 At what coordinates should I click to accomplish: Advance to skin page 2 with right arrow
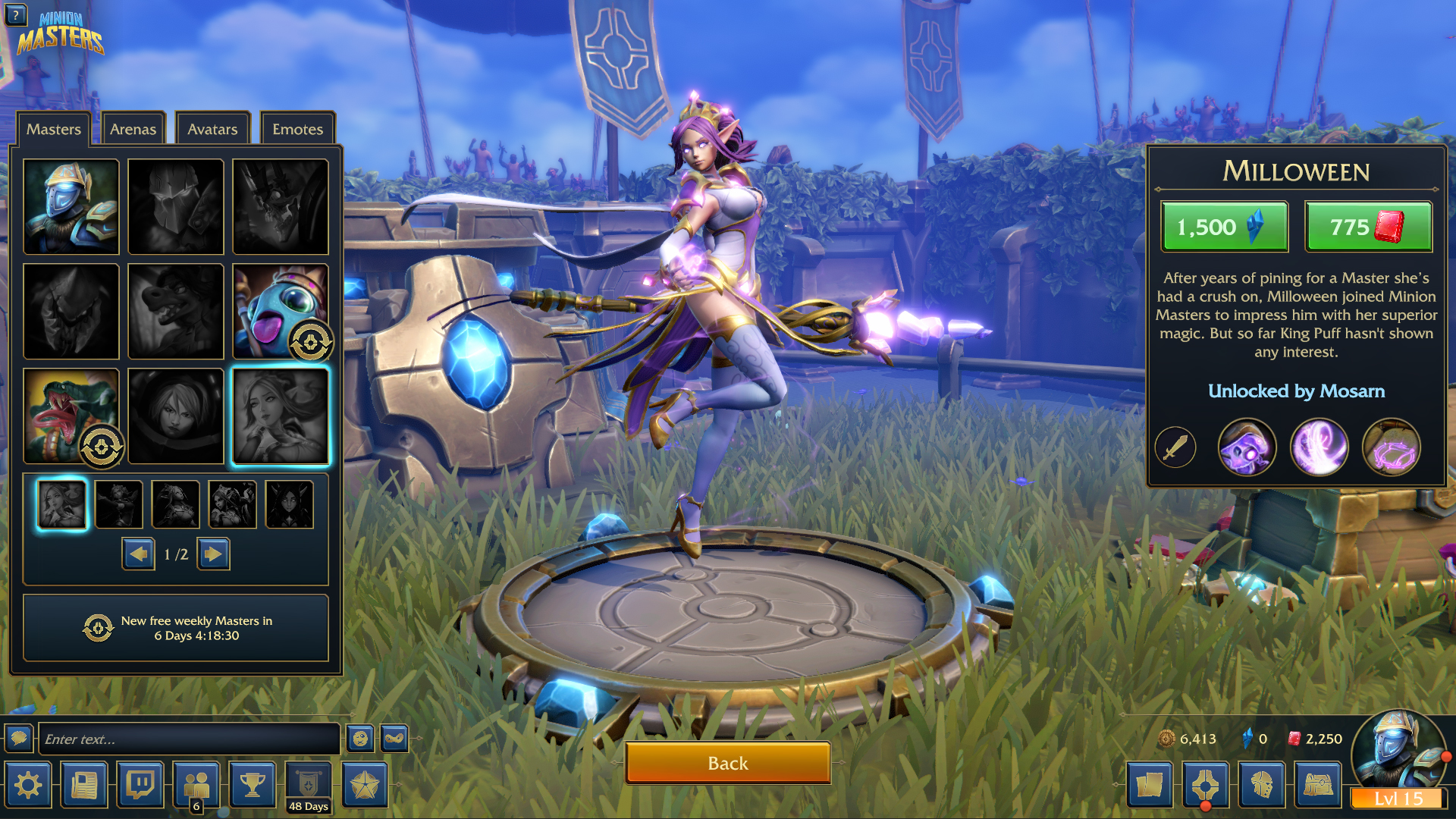[x=213, y=554]
